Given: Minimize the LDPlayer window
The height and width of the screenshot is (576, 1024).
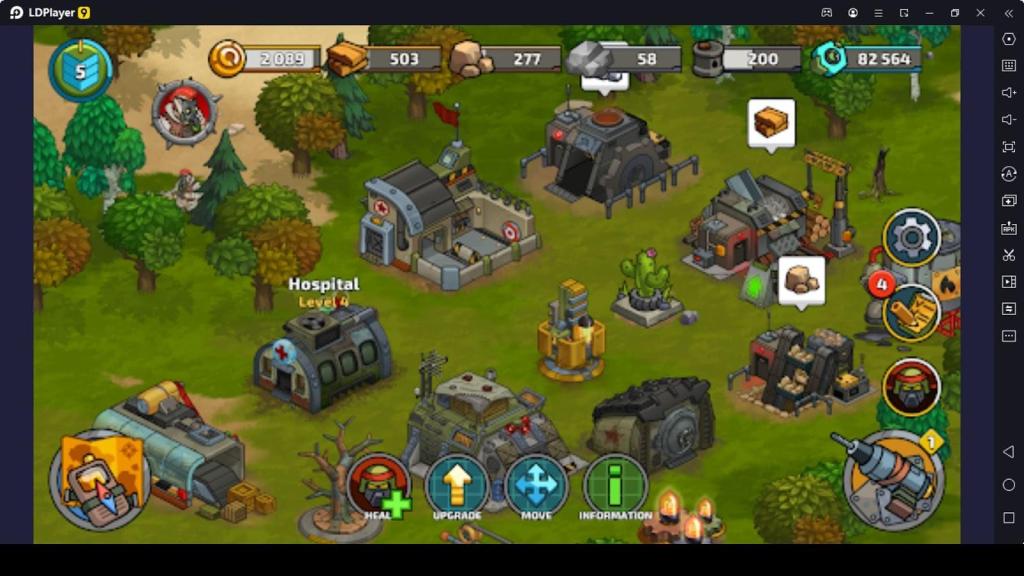Looking at the screenshot, I should point(929,13).
